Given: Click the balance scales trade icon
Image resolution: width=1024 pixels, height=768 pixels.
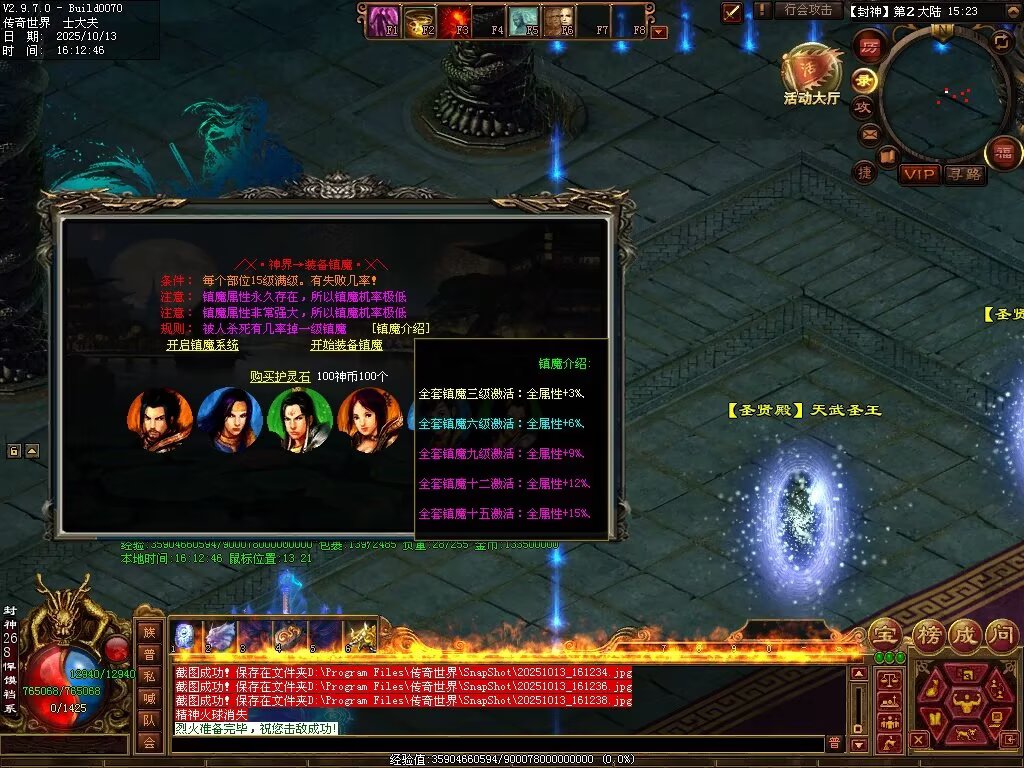Looking at the screenshot, I should click(887, 679).
